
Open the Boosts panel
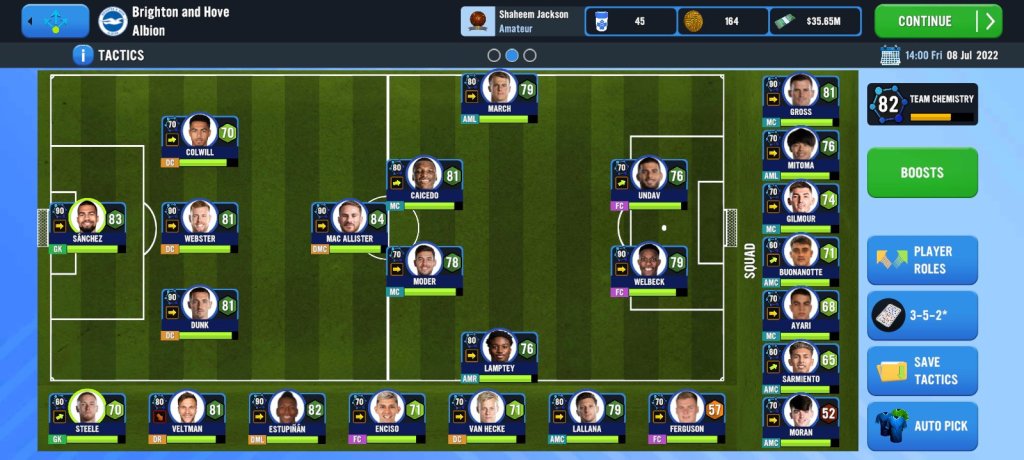click(x=921, y=173)
